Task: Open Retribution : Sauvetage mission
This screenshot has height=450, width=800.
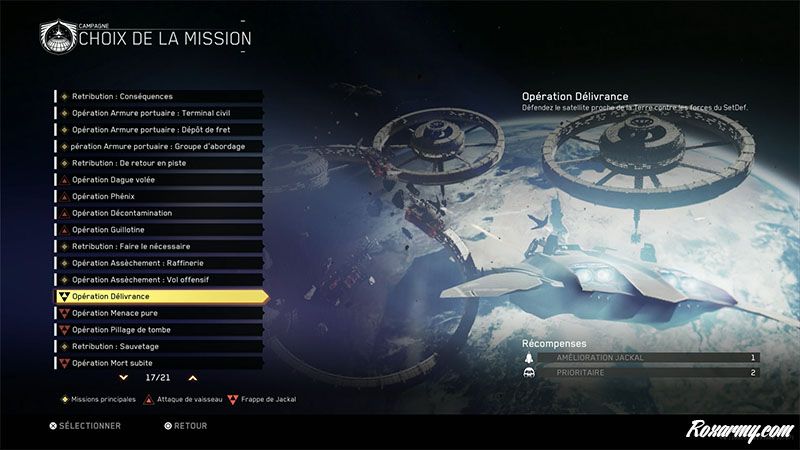Action: click(x=160, y=346)
